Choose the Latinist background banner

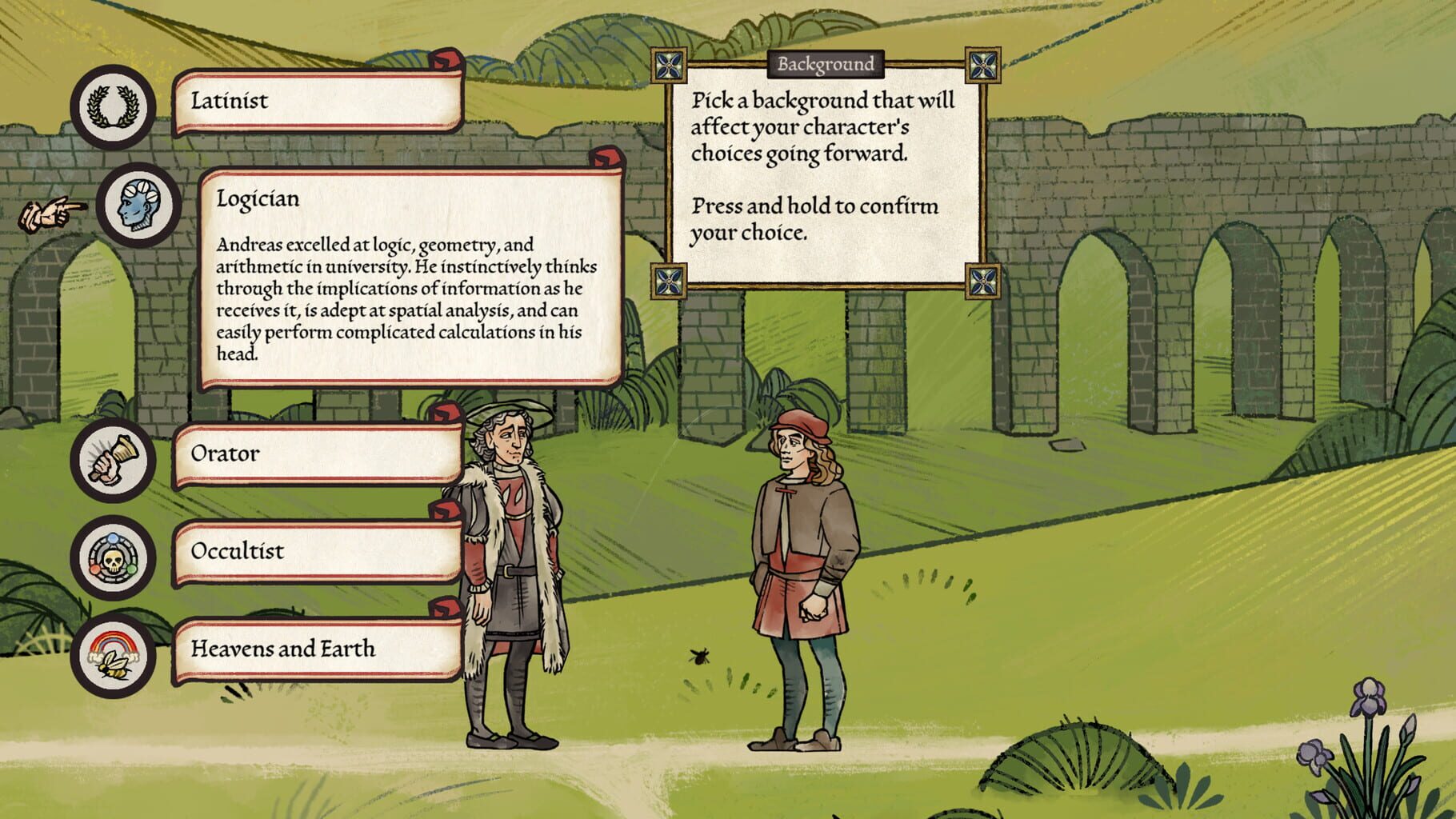coord(320,102)
